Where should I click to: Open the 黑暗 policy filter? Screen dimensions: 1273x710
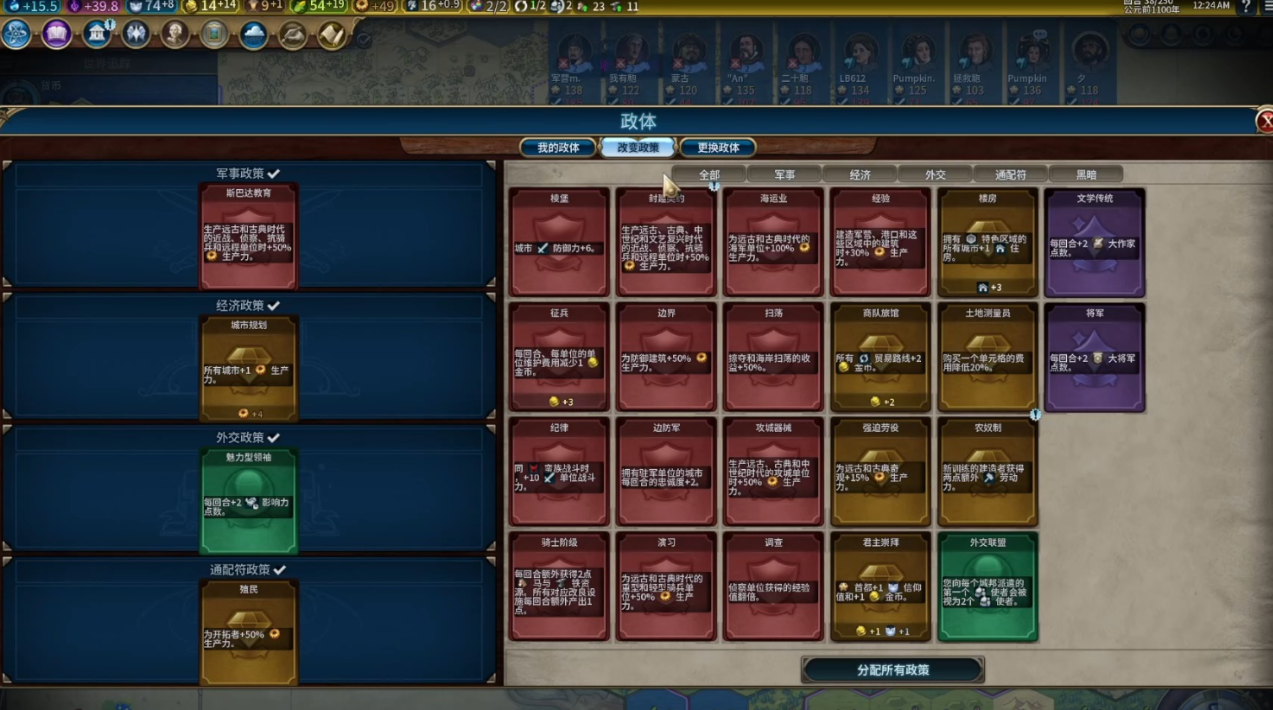pos(1086,175)
